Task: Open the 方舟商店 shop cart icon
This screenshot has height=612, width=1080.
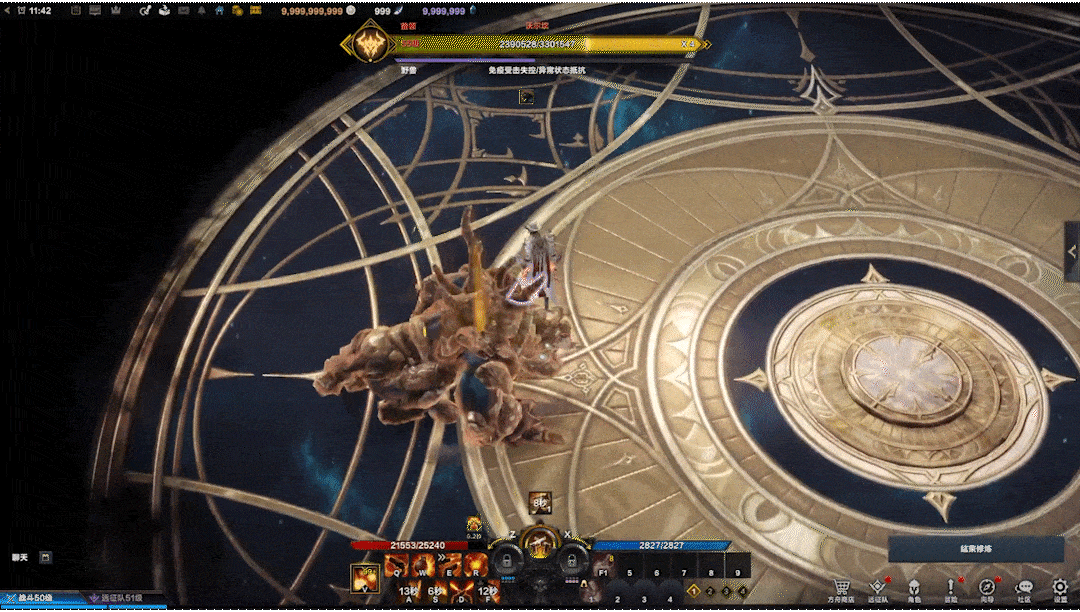Action: coord(842,587)
